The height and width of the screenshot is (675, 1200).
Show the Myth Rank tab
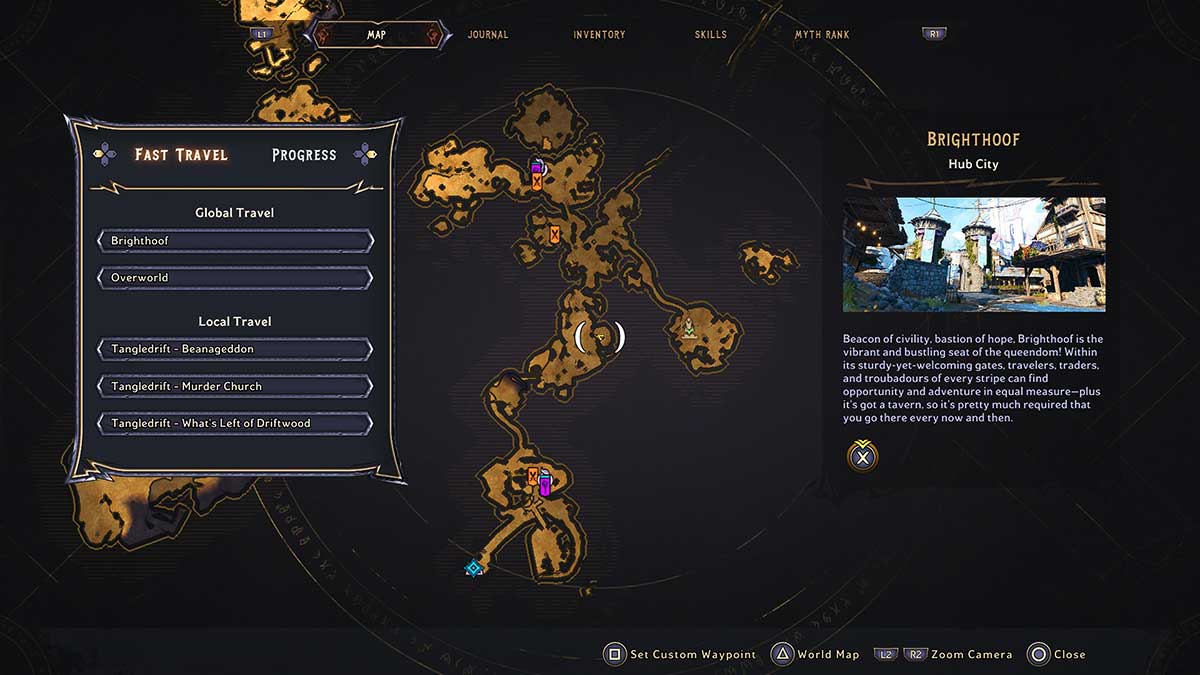[822, 35]
